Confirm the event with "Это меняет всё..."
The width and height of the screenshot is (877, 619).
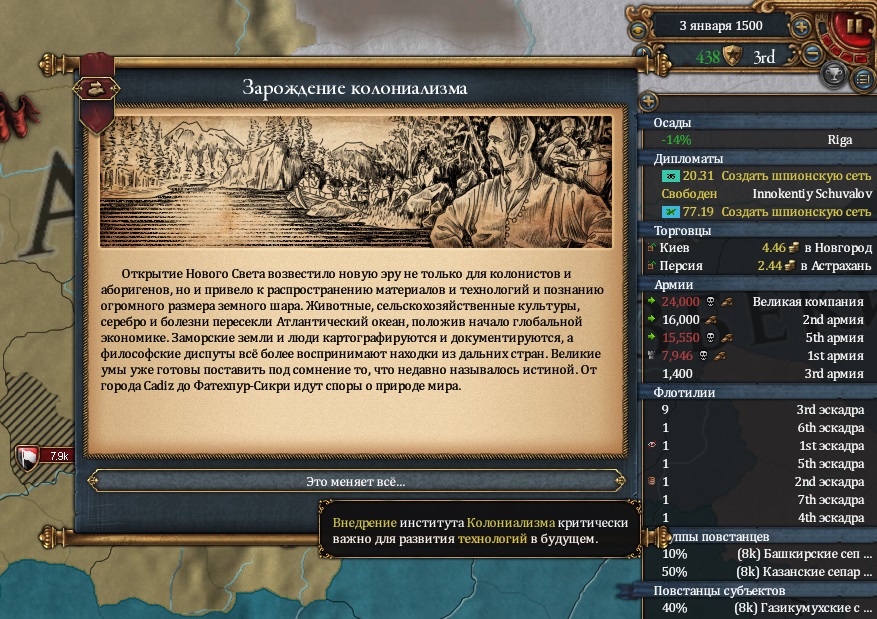(x=355, y=481)
